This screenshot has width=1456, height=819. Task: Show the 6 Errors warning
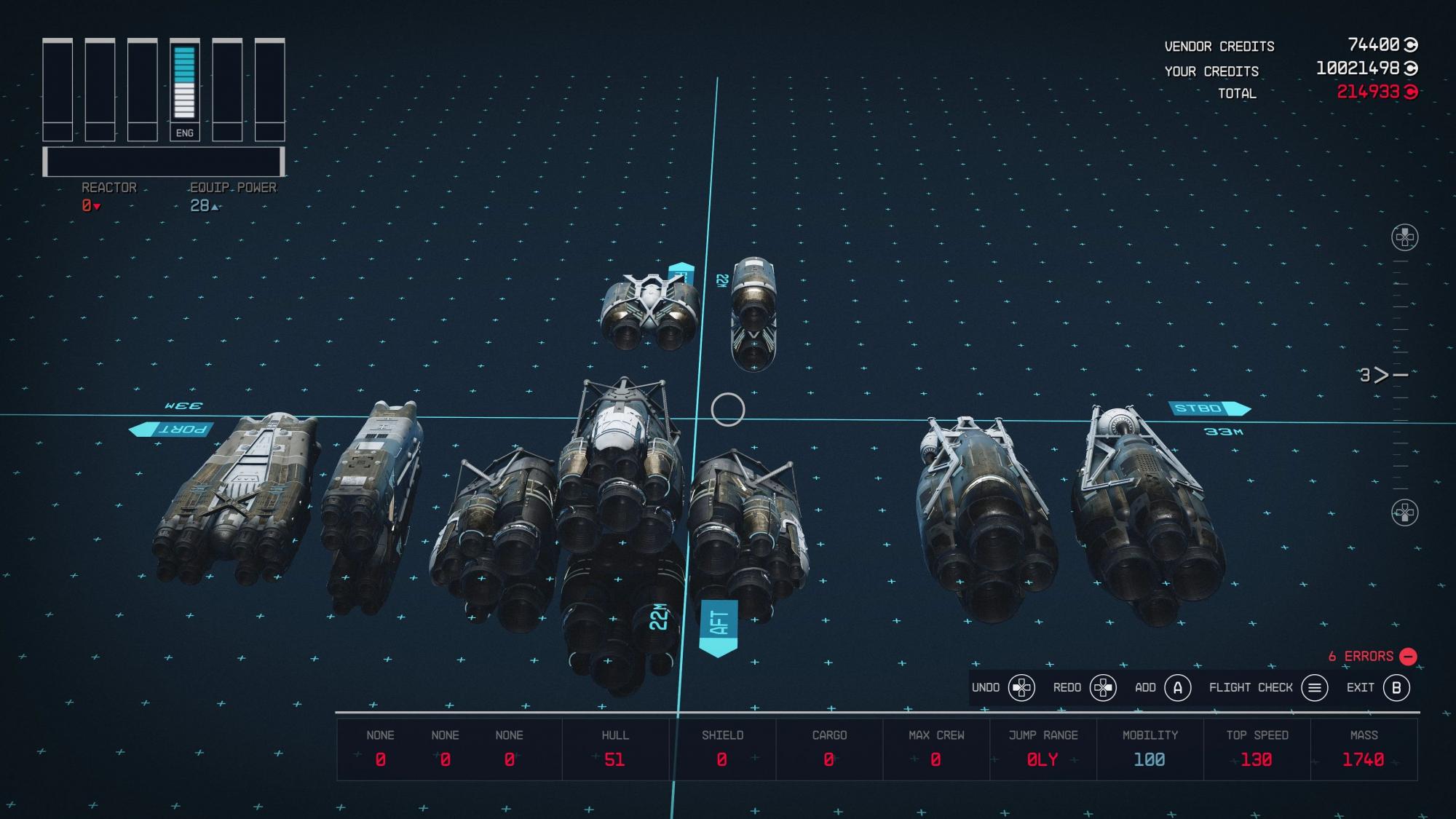coord(1371,657)
